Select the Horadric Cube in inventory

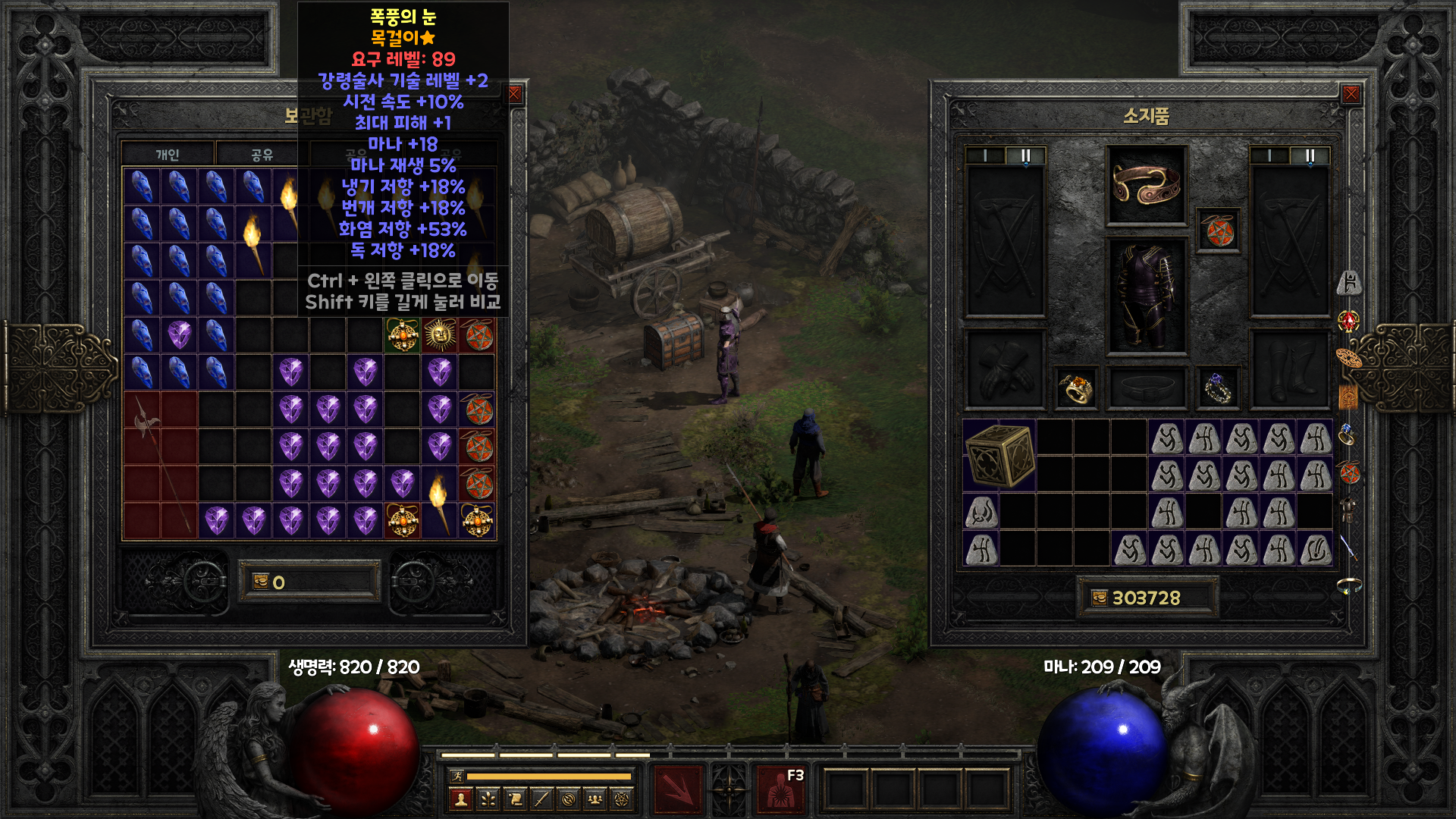tap(999, 455)
